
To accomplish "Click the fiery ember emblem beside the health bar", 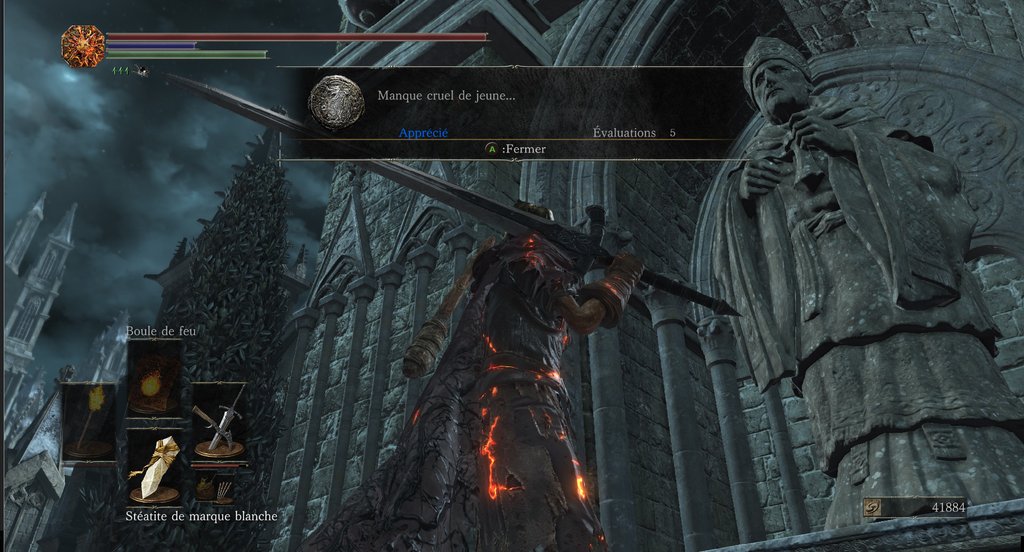I will [82, 46].
